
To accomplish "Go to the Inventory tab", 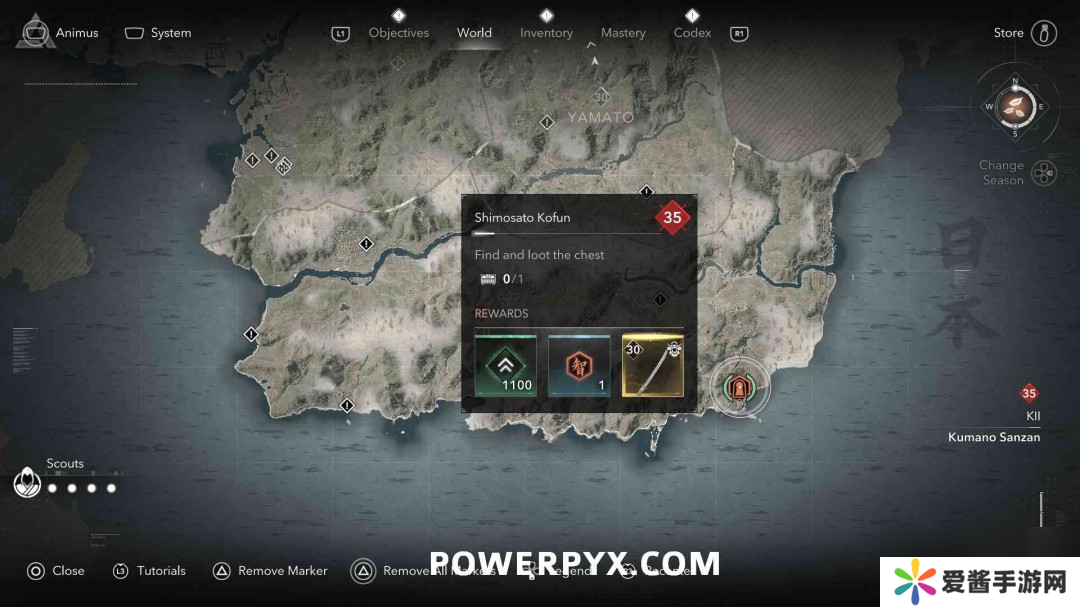I will coord(546,33).
